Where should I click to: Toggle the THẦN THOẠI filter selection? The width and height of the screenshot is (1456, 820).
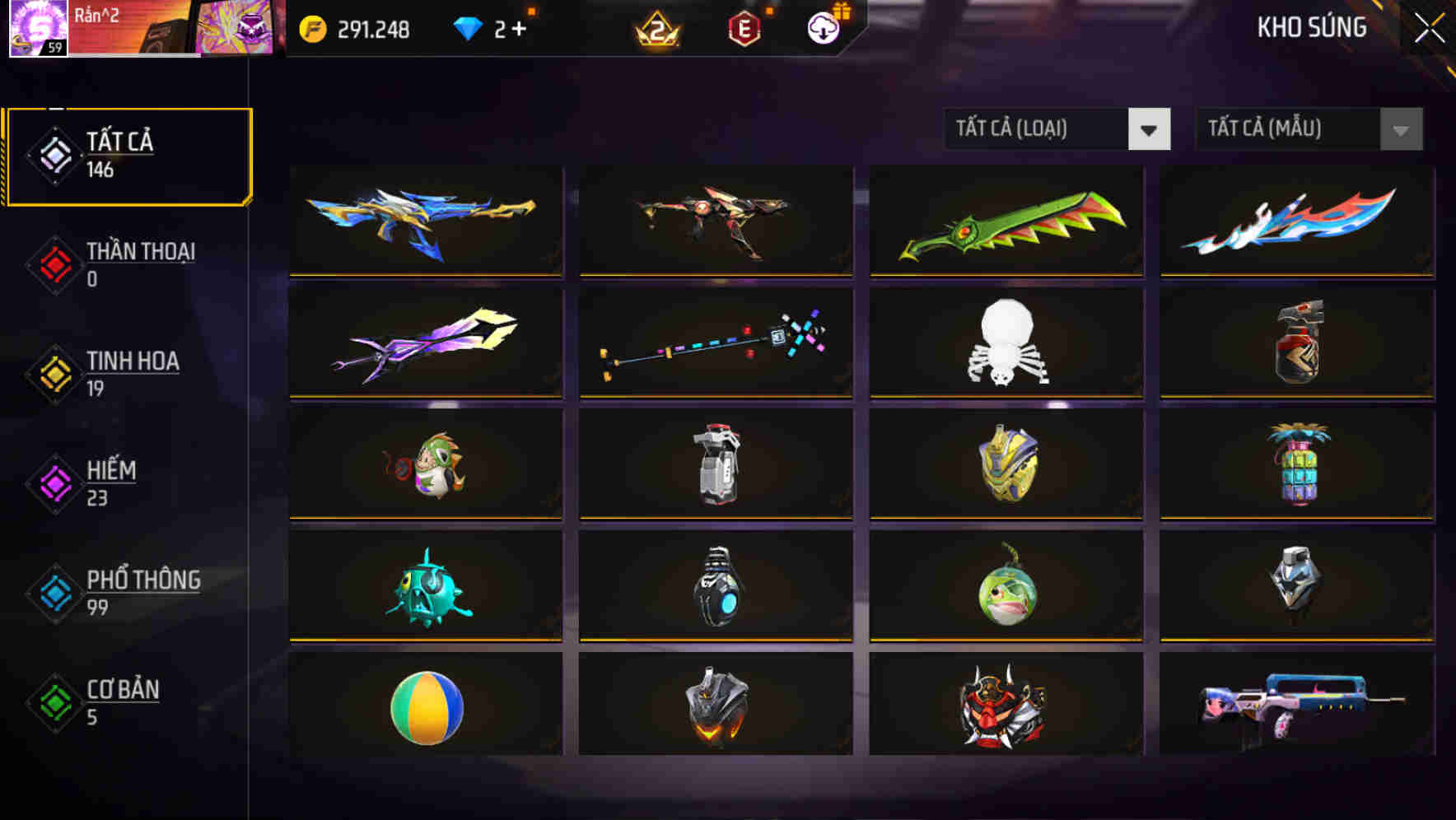(x=140, y=265)
